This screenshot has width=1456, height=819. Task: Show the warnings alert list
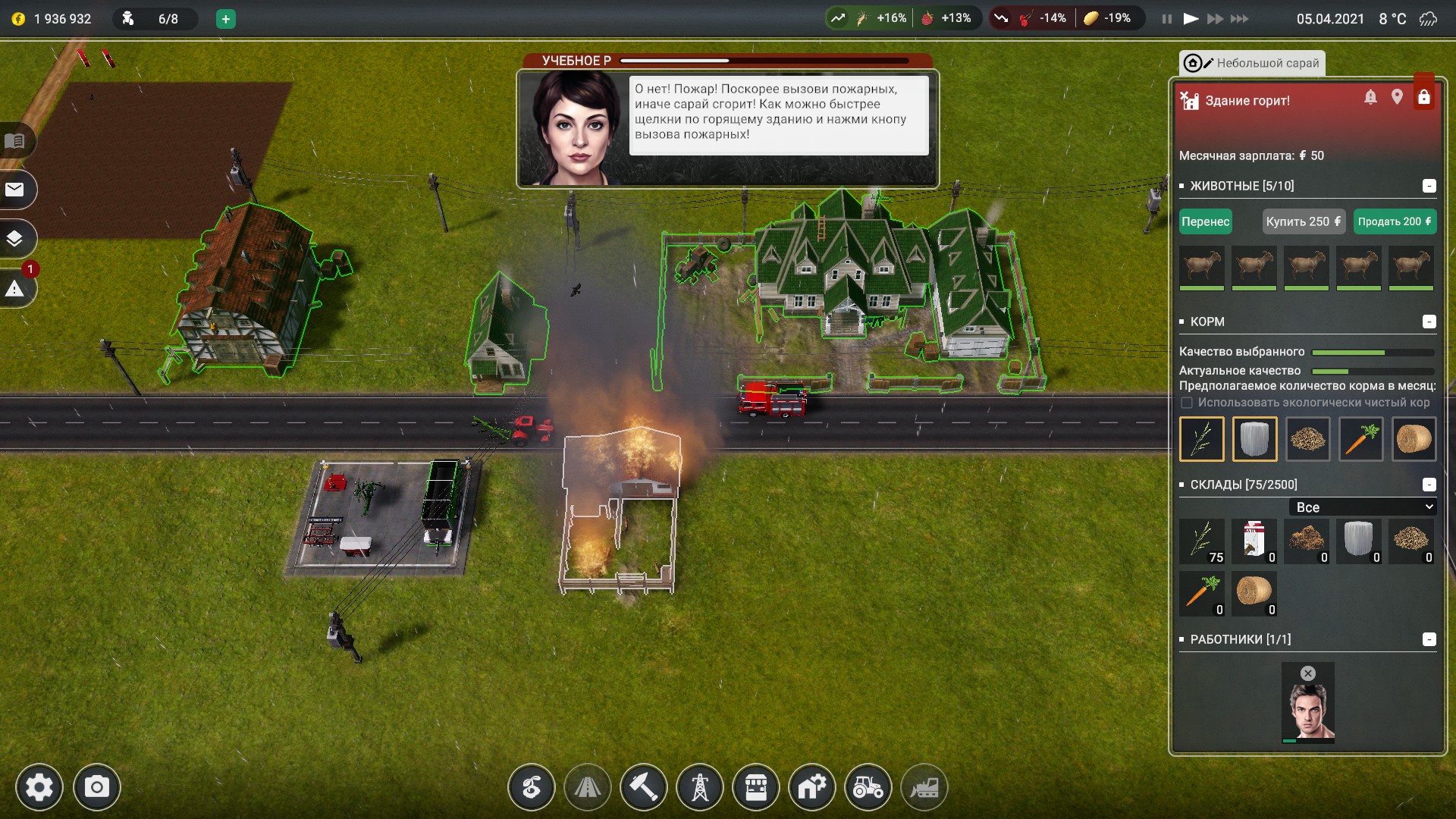tap(15, 289)
